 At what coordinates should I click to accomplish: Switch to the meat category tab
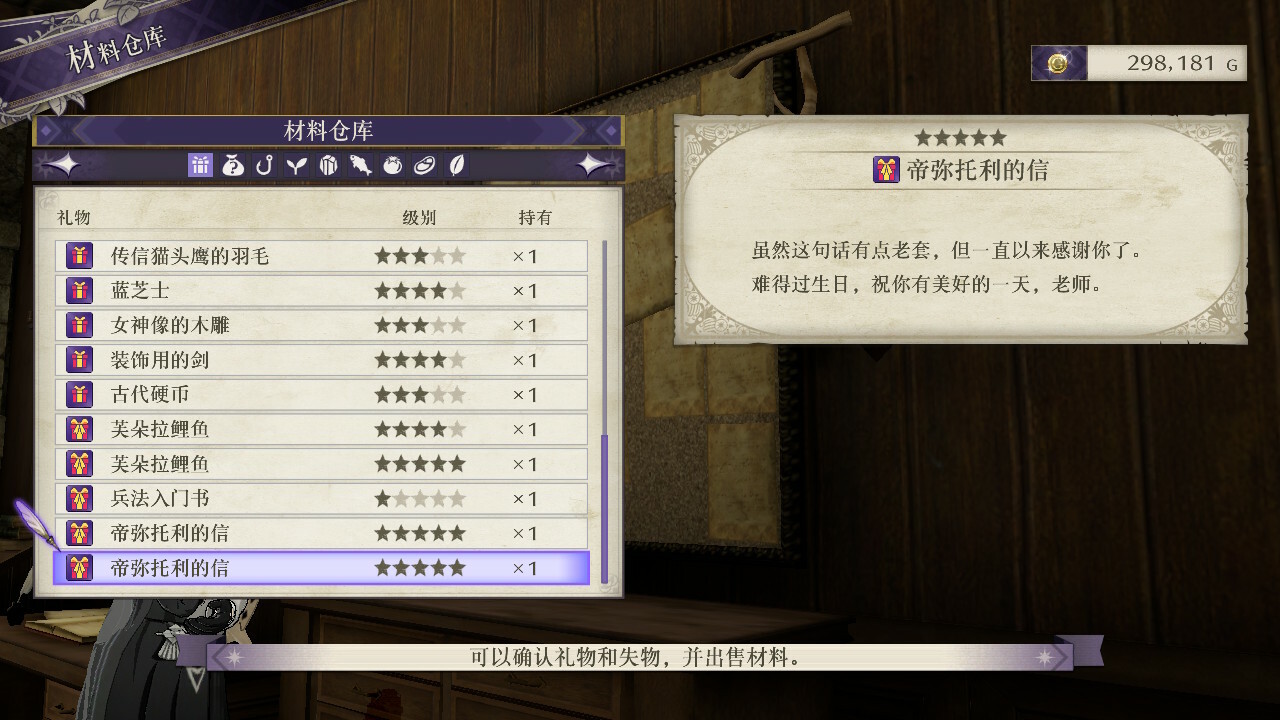pos(424,166)
